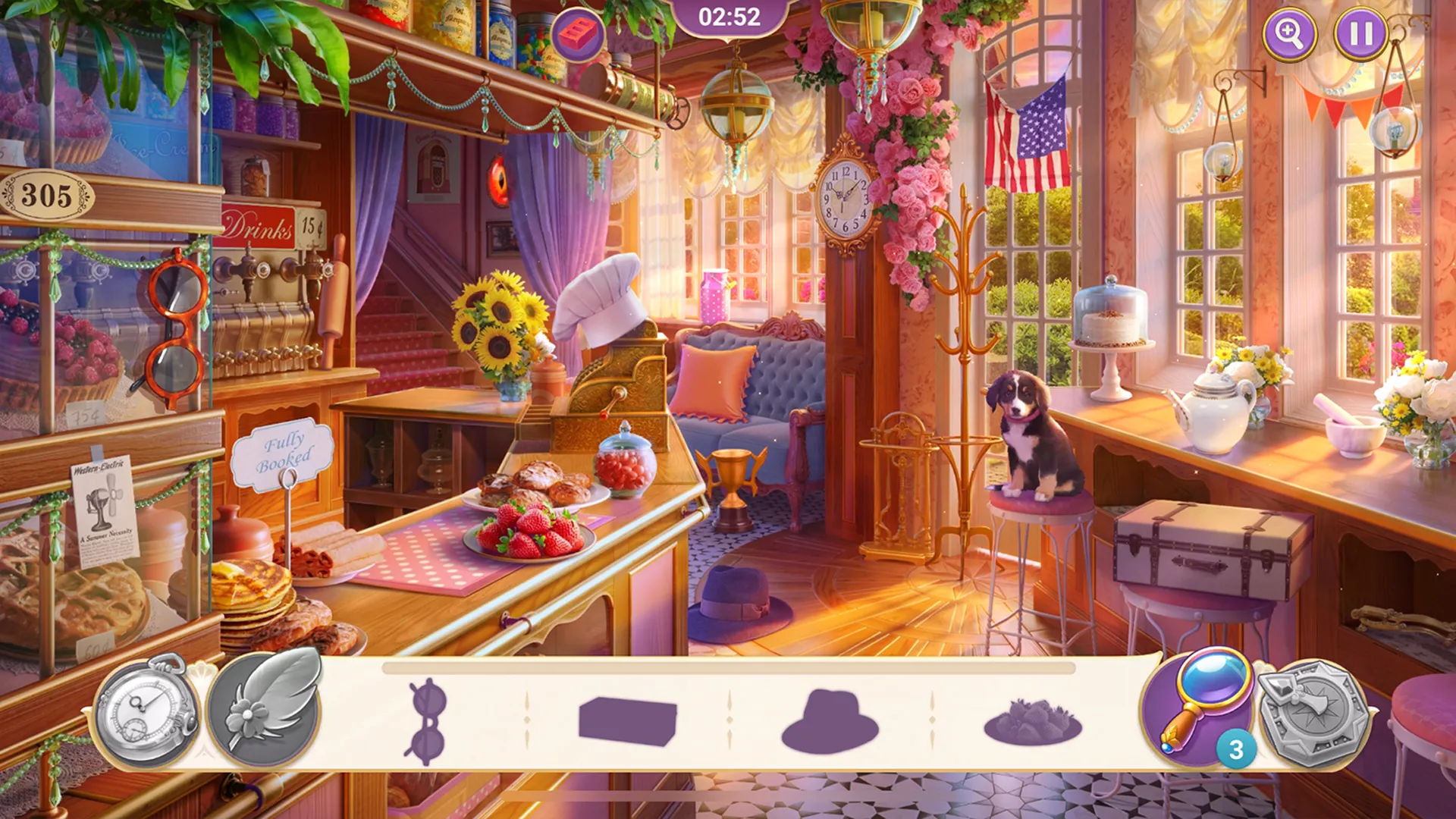This screenshot has width=1456, height=819.
Task: Click the Drinks 15 cents sign
Action: pyautogui.click(x=265, y=224)
